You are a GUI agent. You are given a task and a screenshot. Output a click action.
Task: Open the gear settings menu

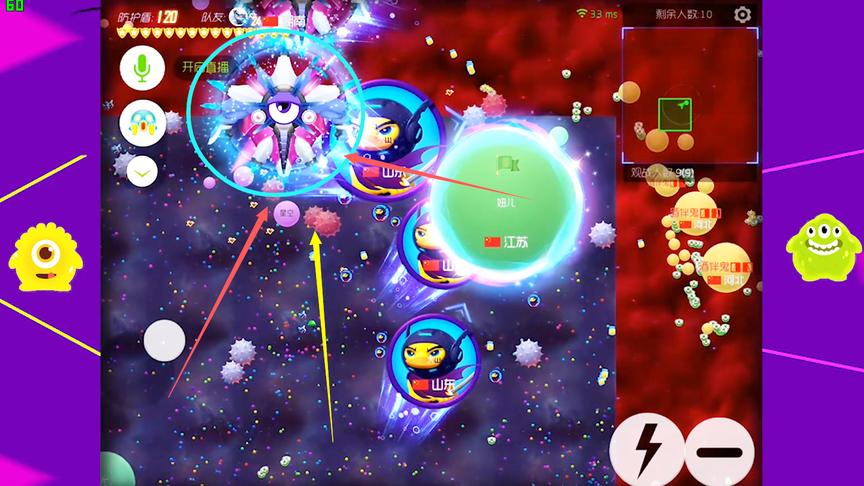[742, 14]
